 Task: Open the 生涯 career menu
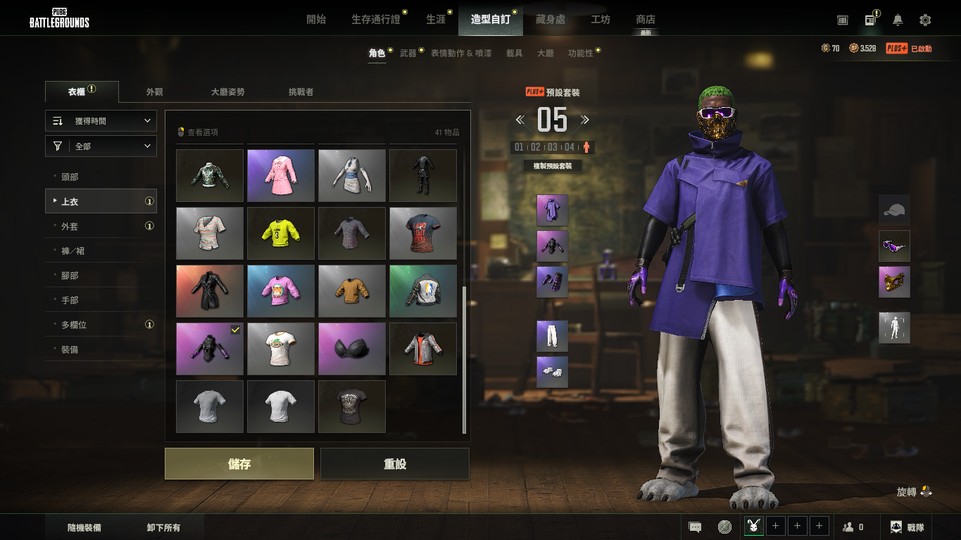point(435,20)
